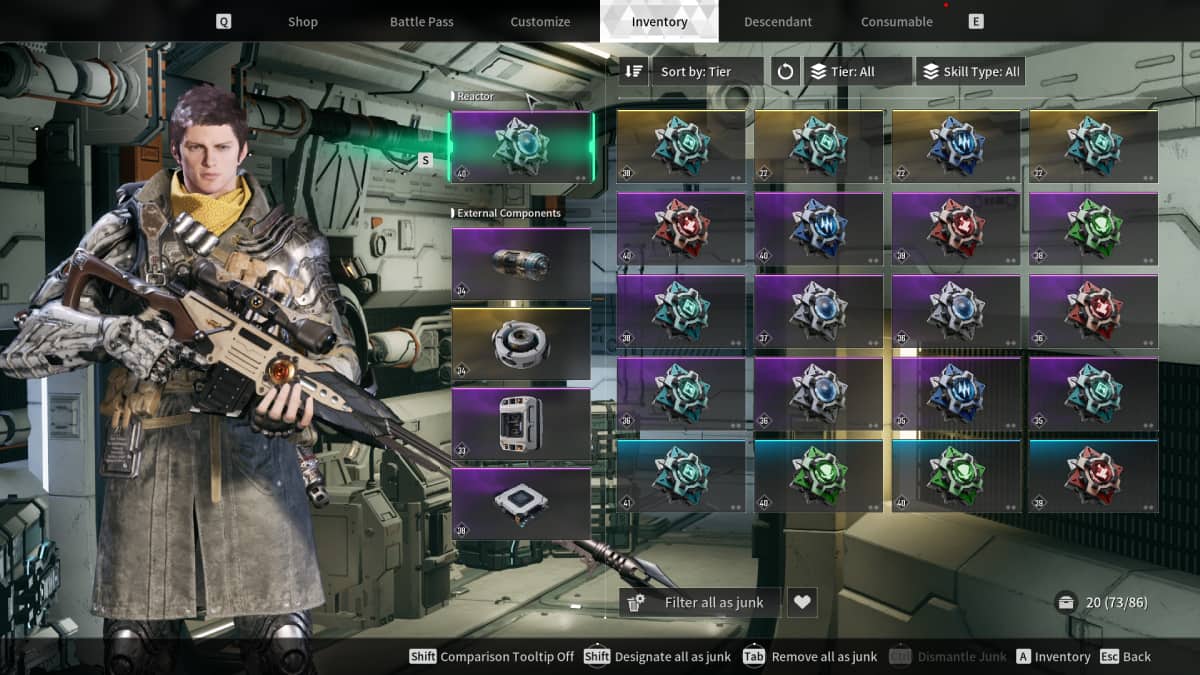Toggle the heart favorite button
1200x675 pixels.
[x=802, y=602]
